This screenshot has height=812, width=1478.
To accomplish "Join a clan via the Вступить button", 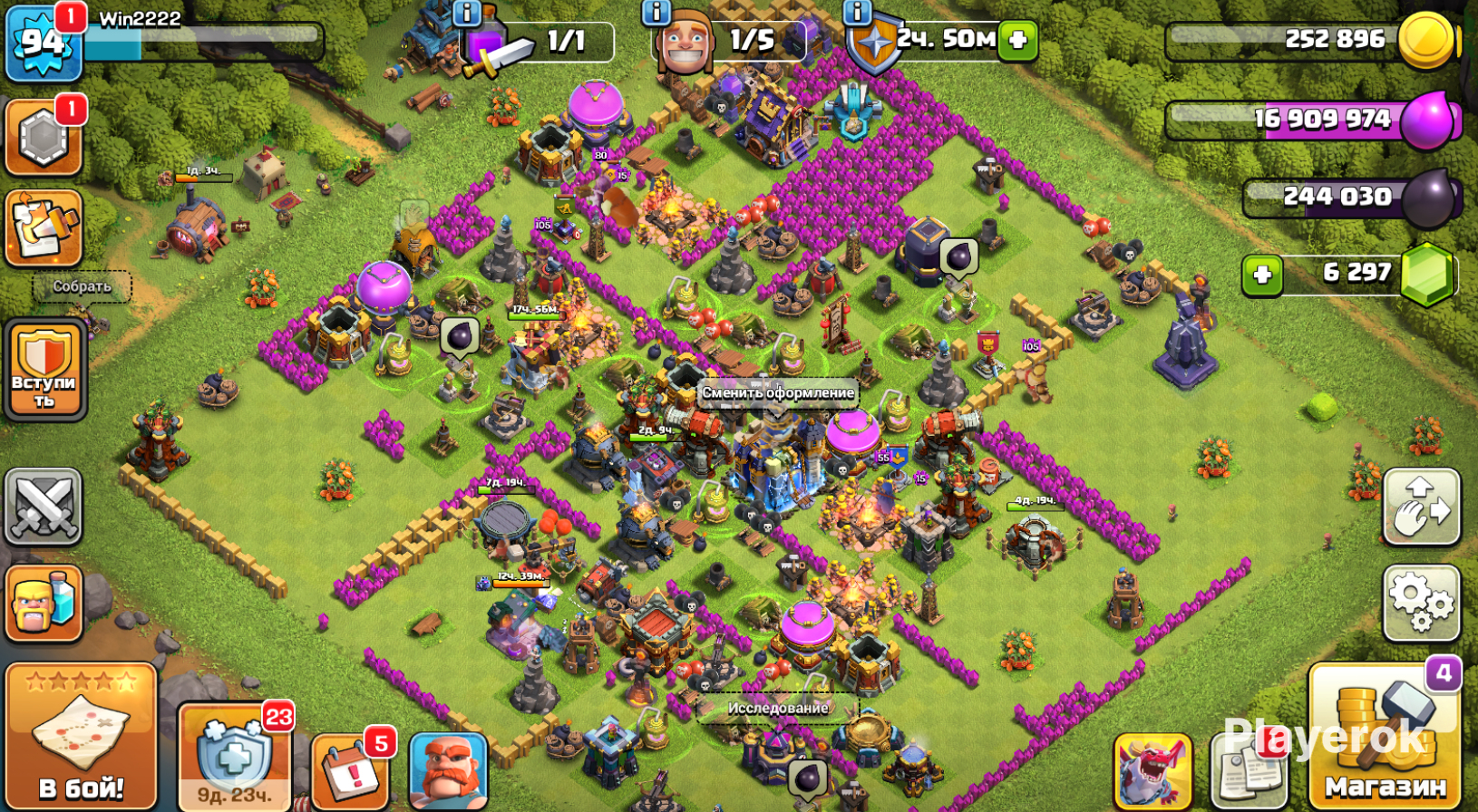I will click(x=44, y=369).
